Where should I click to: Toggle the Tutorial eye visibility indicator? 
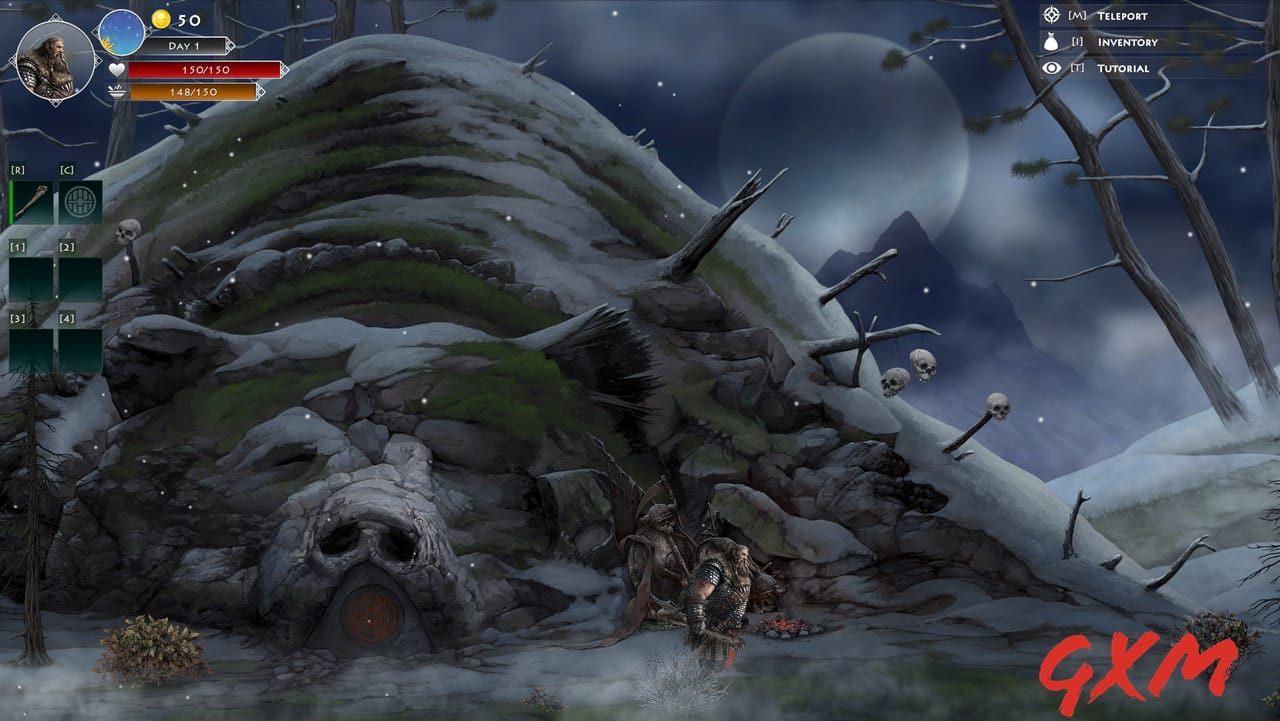(1049, 67)
